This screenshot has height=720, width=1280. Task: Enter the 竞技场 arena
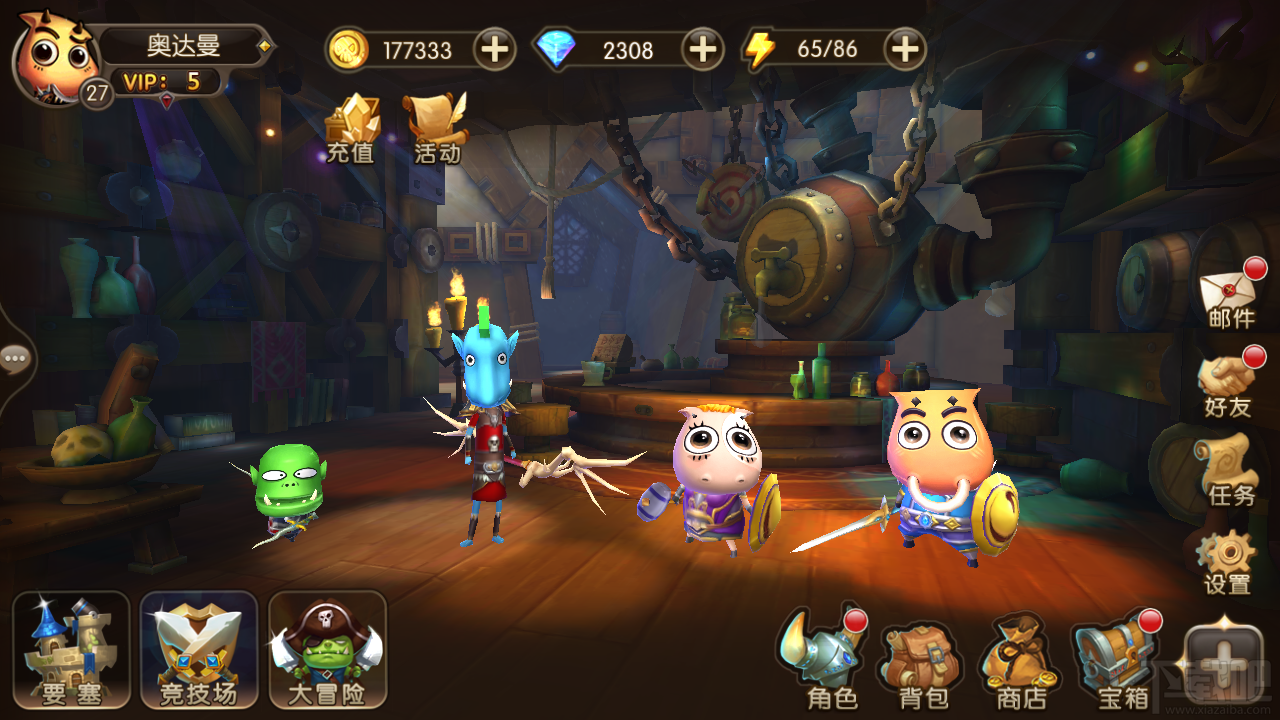tap(199, 650)
